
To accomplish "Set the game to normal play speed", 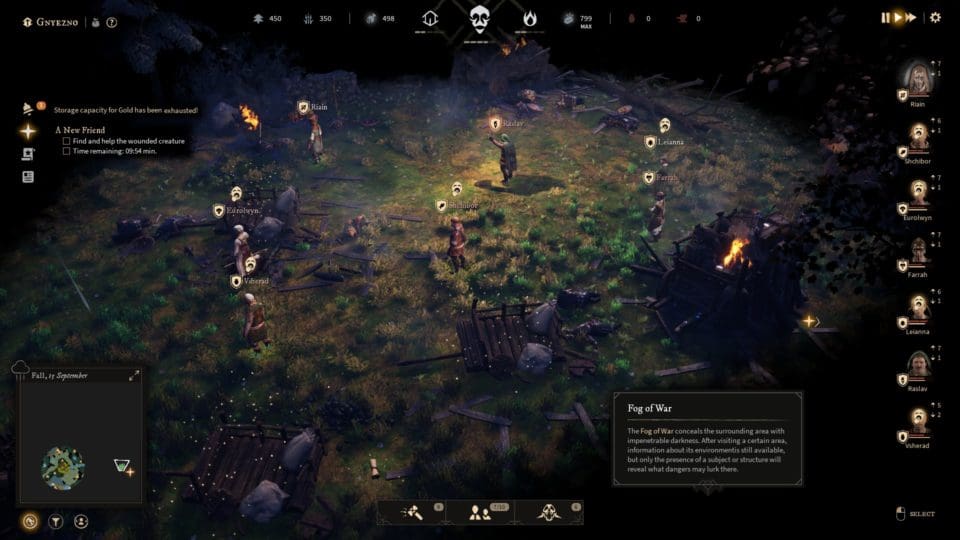I will [x=898, y=17].
